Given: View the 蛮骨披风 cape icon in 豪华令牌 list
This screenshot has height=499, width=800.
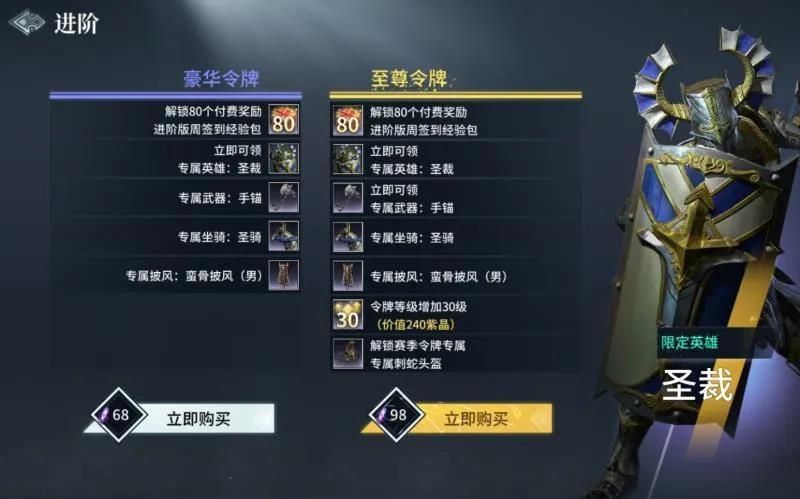Looking at the screenshot, I should pos(284,275).
